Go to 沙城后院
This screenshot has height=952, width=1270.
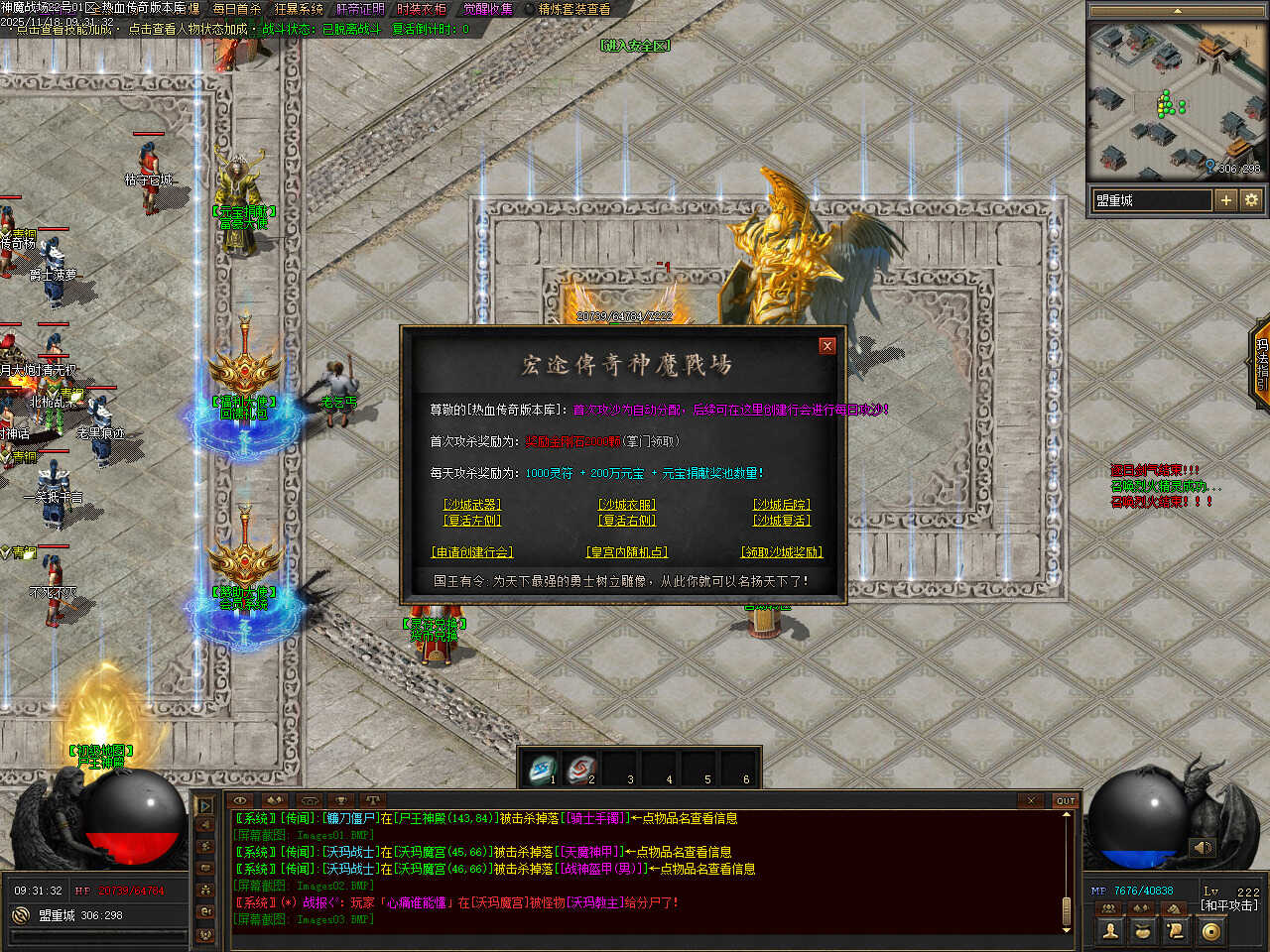(782, 505)
